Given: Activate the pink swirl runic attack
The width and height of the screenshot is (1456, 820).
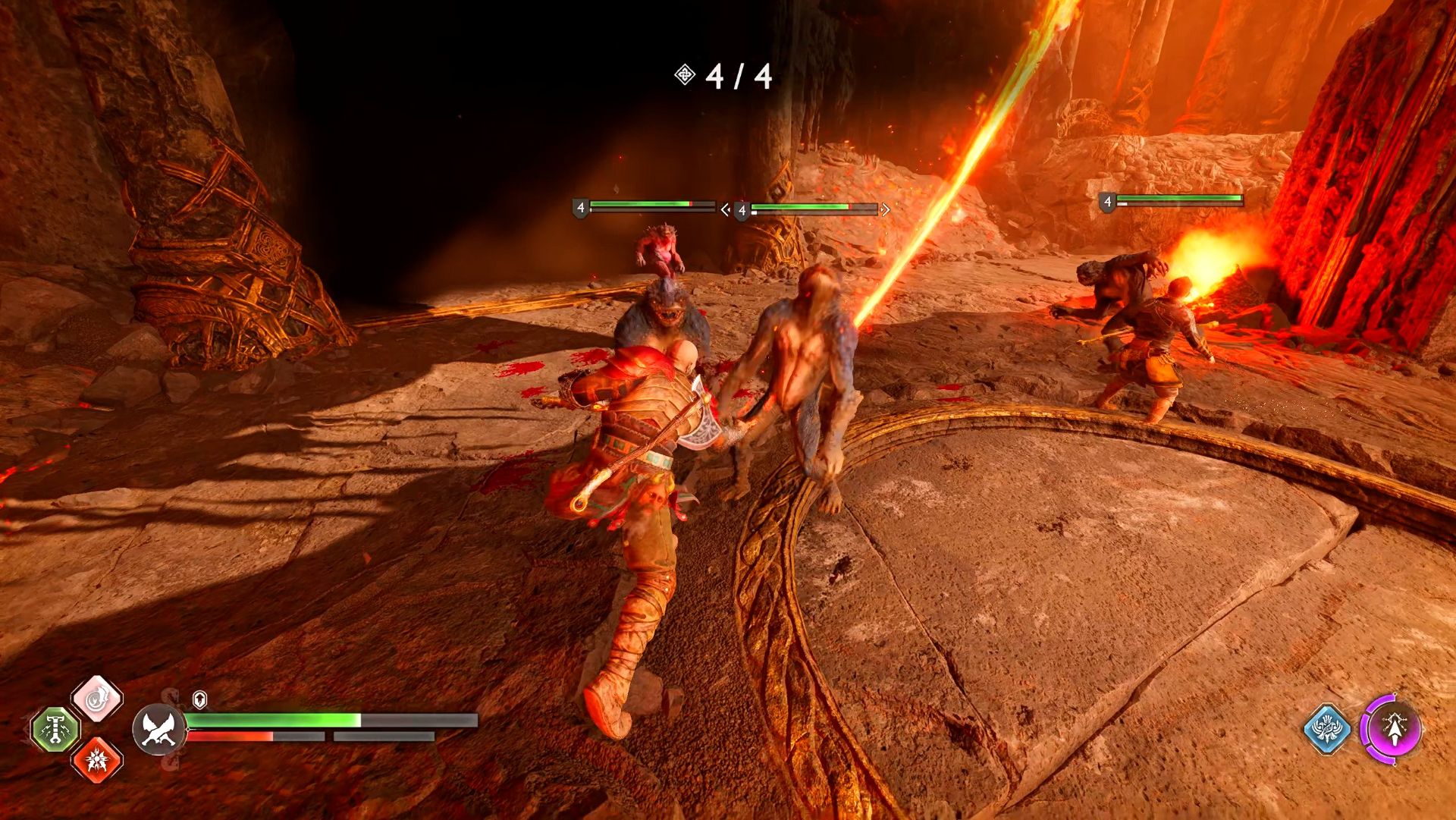Looking at the screenshot, I should pos(97,699).
